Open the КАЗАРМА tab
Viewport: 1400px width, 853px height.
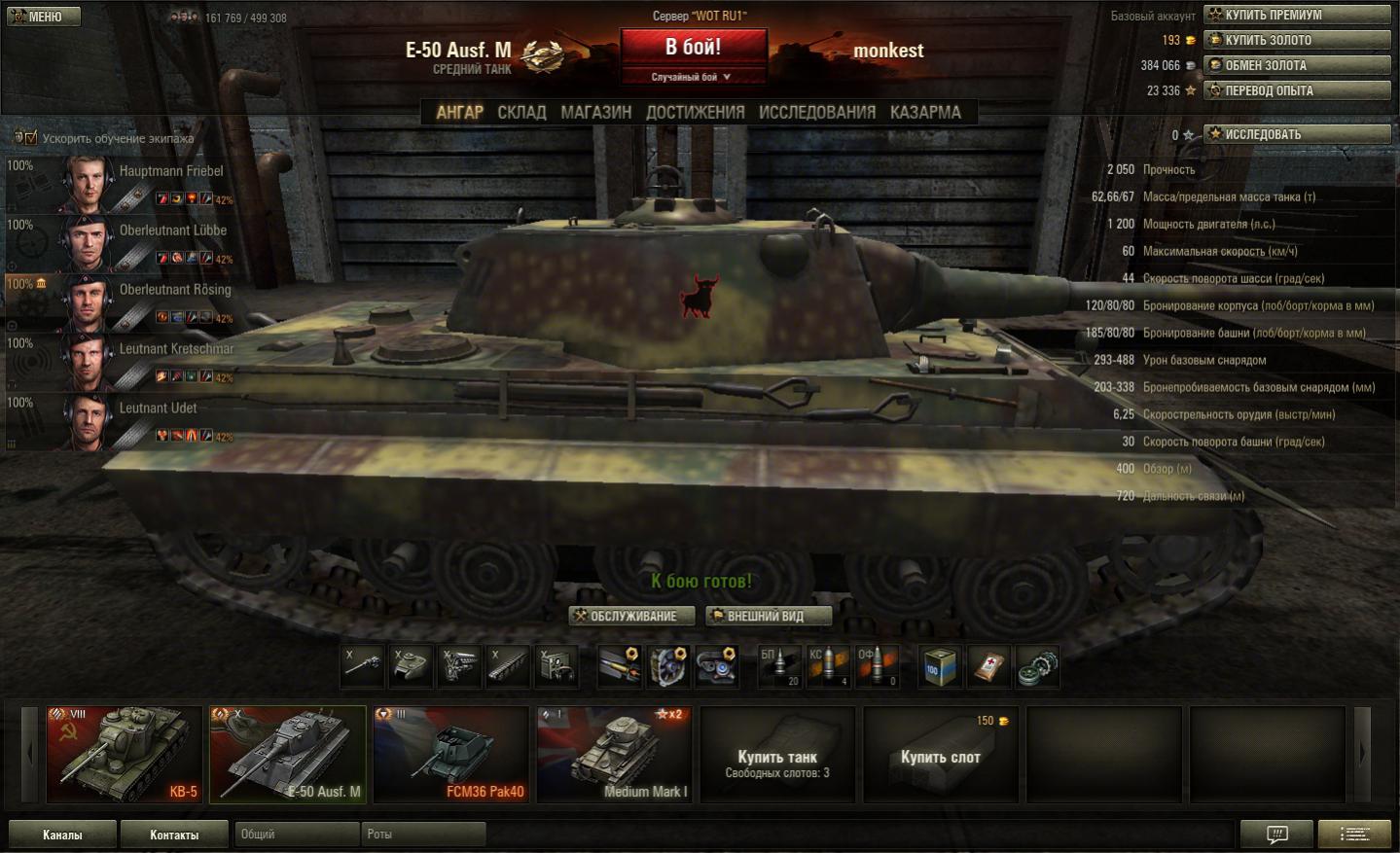(x=924, y=113)
